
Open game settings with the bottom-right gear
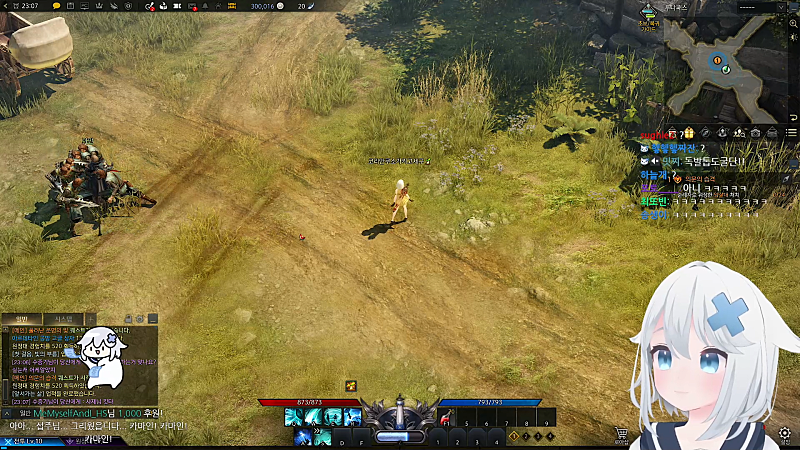click(786, 433)
